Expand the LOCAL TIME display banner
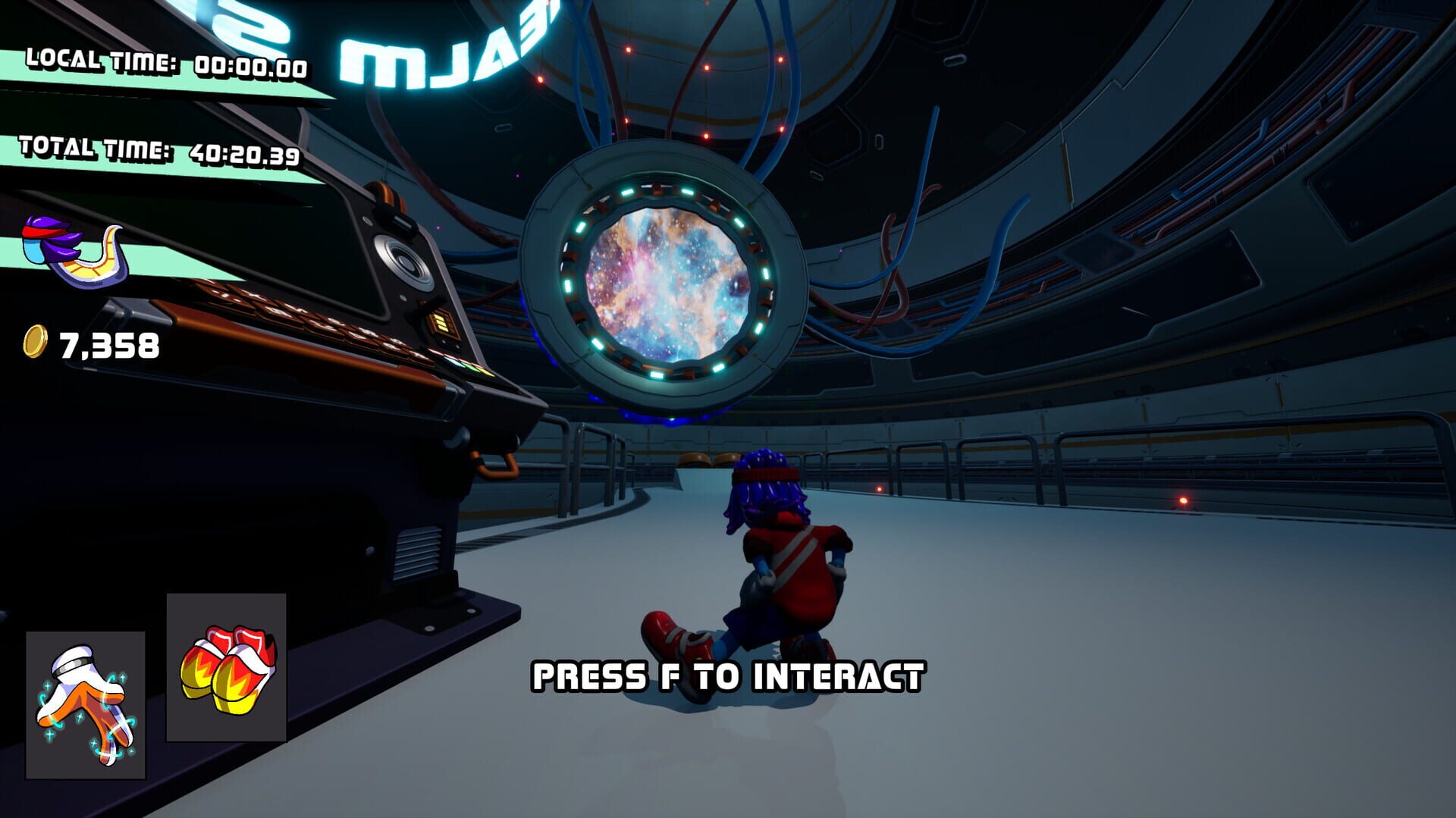Viewport: 1456px width, 818px height. 163,64
